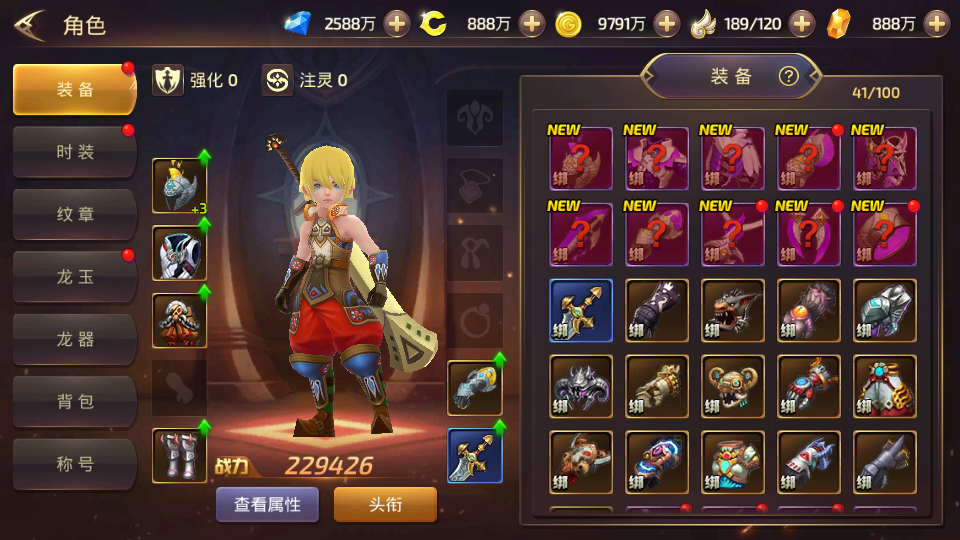Open the 纹章 tab

(x=74, y=215)
